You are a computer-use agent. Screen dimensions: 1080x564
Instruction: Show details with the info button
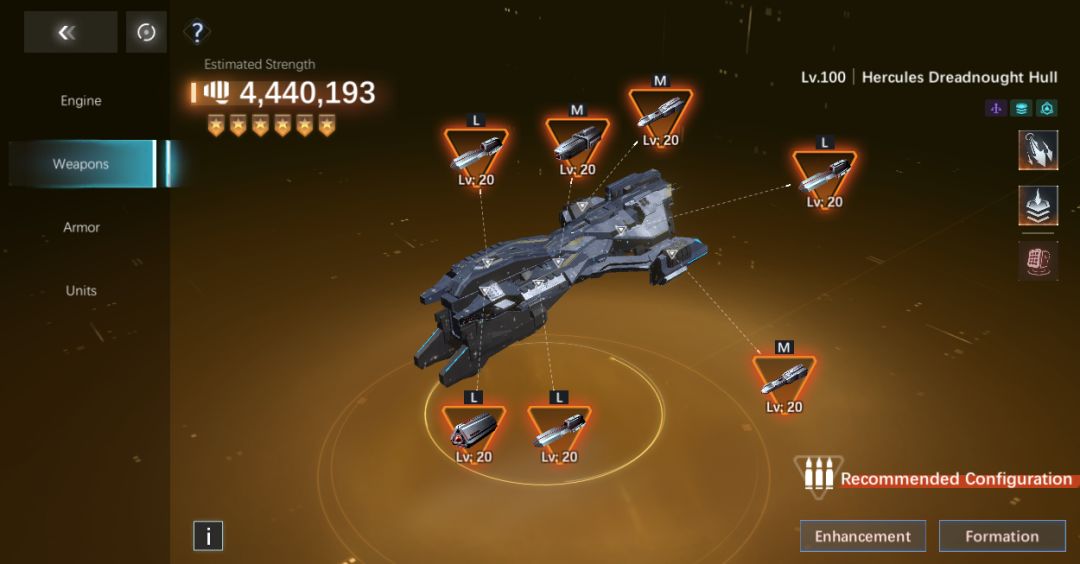[x=208, y=536]
